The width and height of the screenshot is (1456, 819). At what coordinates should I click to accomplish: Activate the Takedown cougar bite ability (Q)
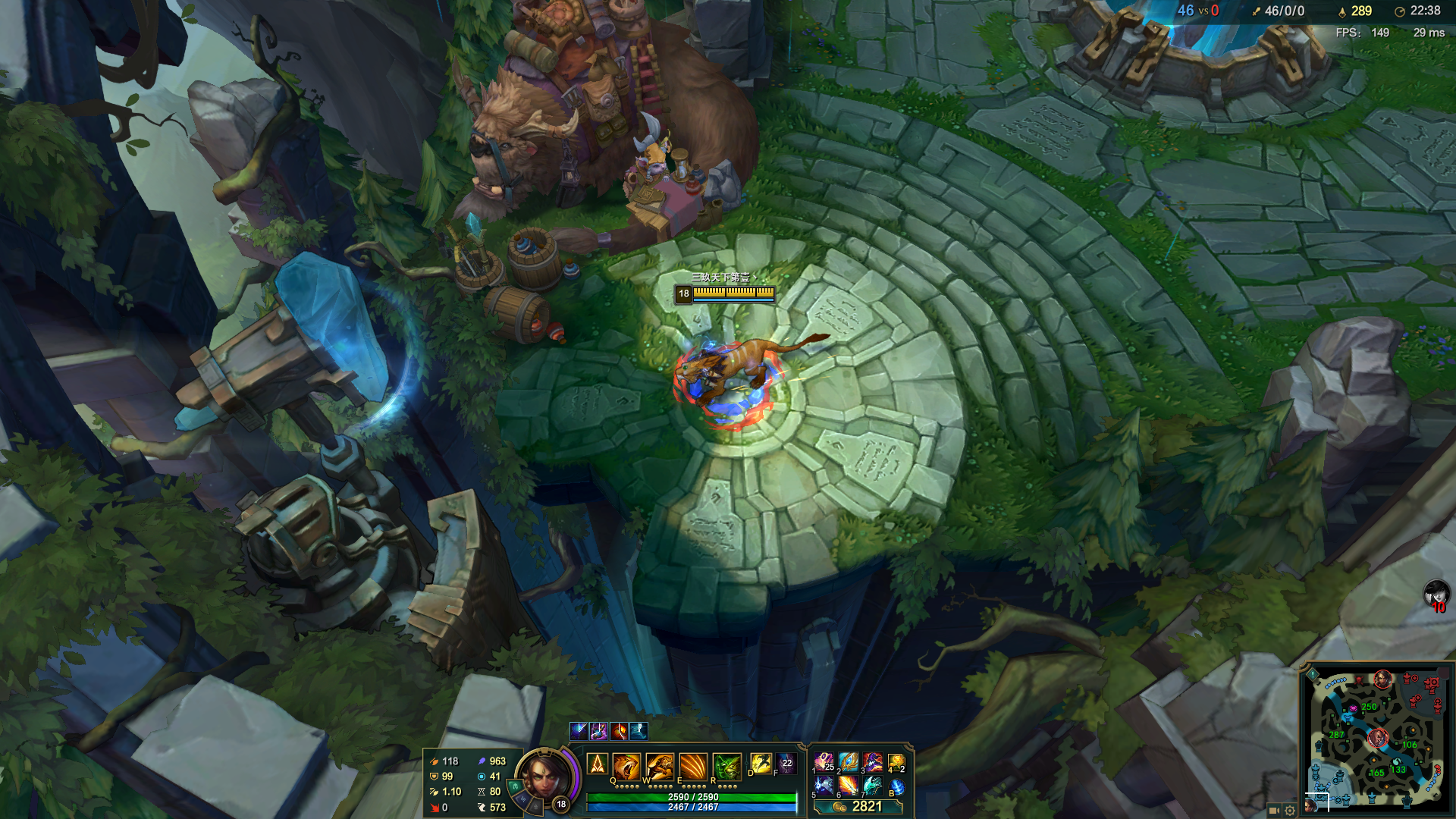point(626,767)
